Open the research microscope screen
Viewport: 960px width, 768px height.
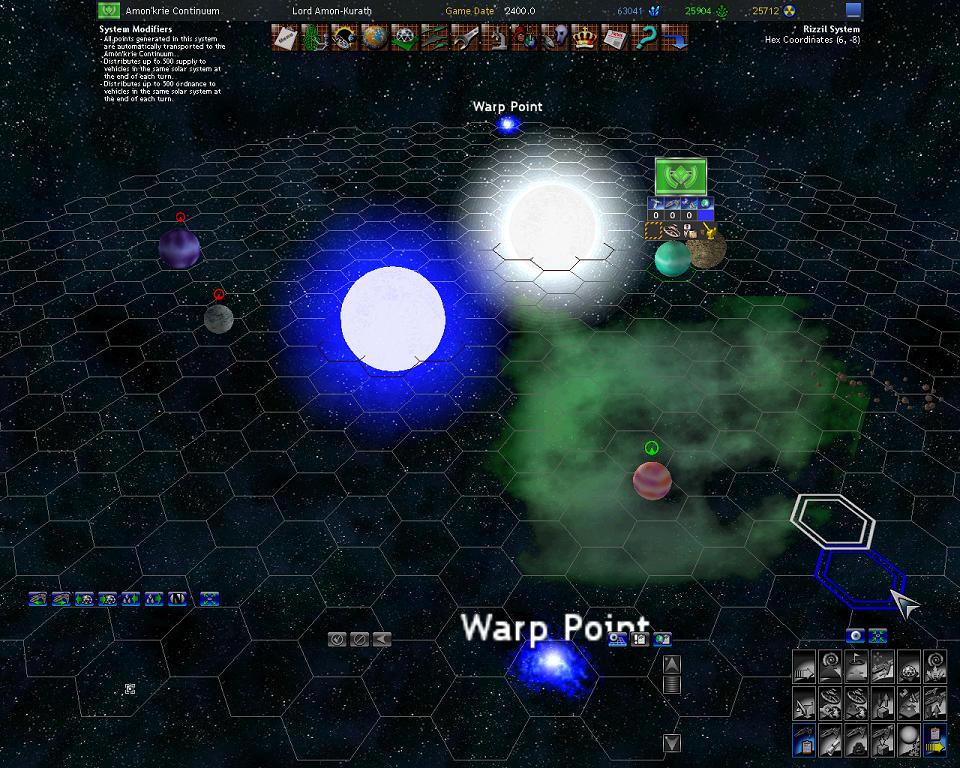point(496,38)
